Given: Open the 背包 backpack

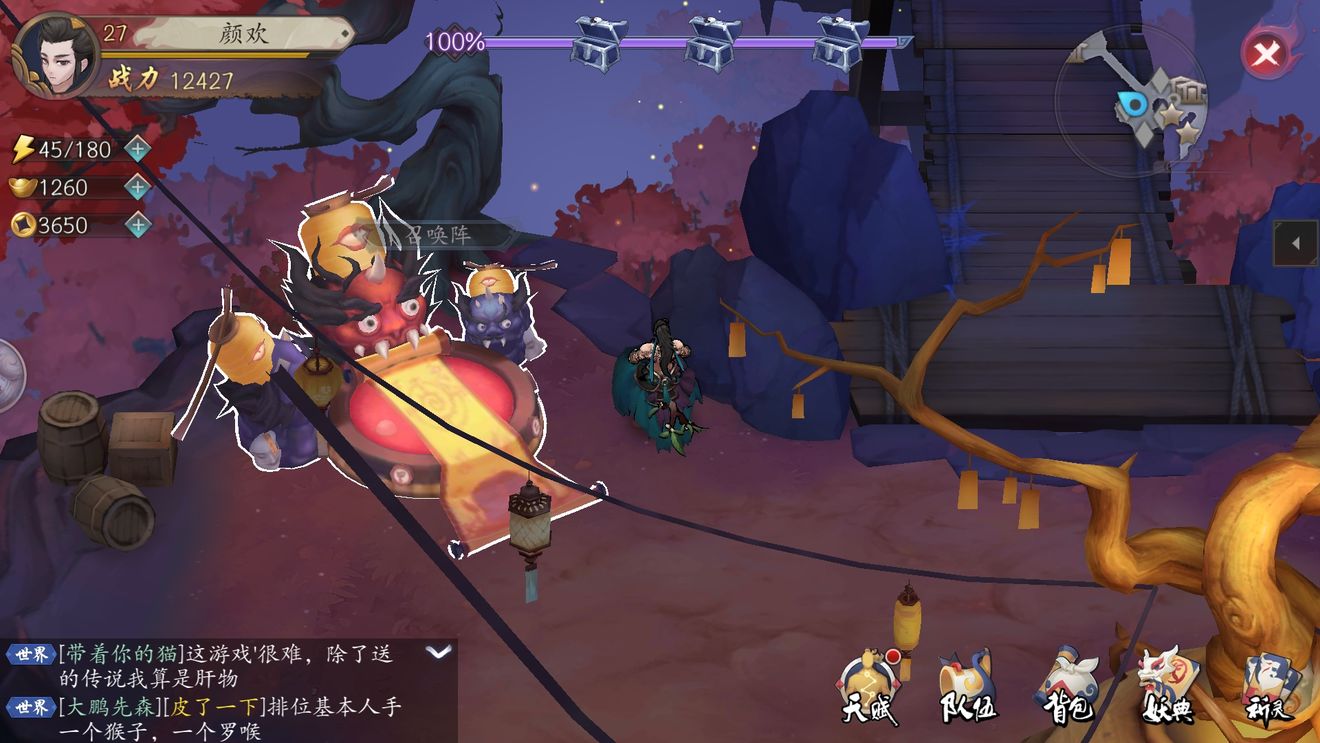Looking at the screenshot, I should coord(1068,688).
